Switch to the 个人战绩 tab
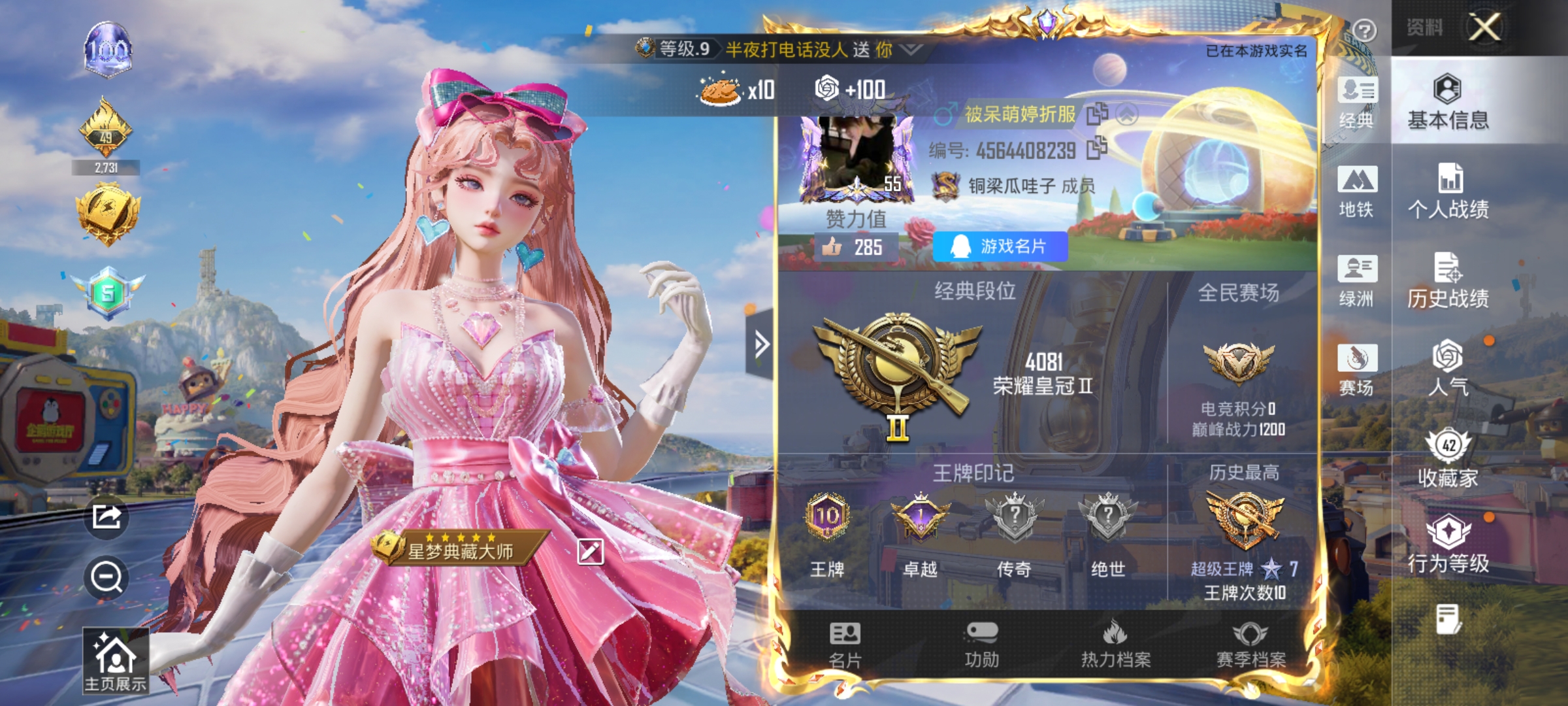 pos(1448,193)
